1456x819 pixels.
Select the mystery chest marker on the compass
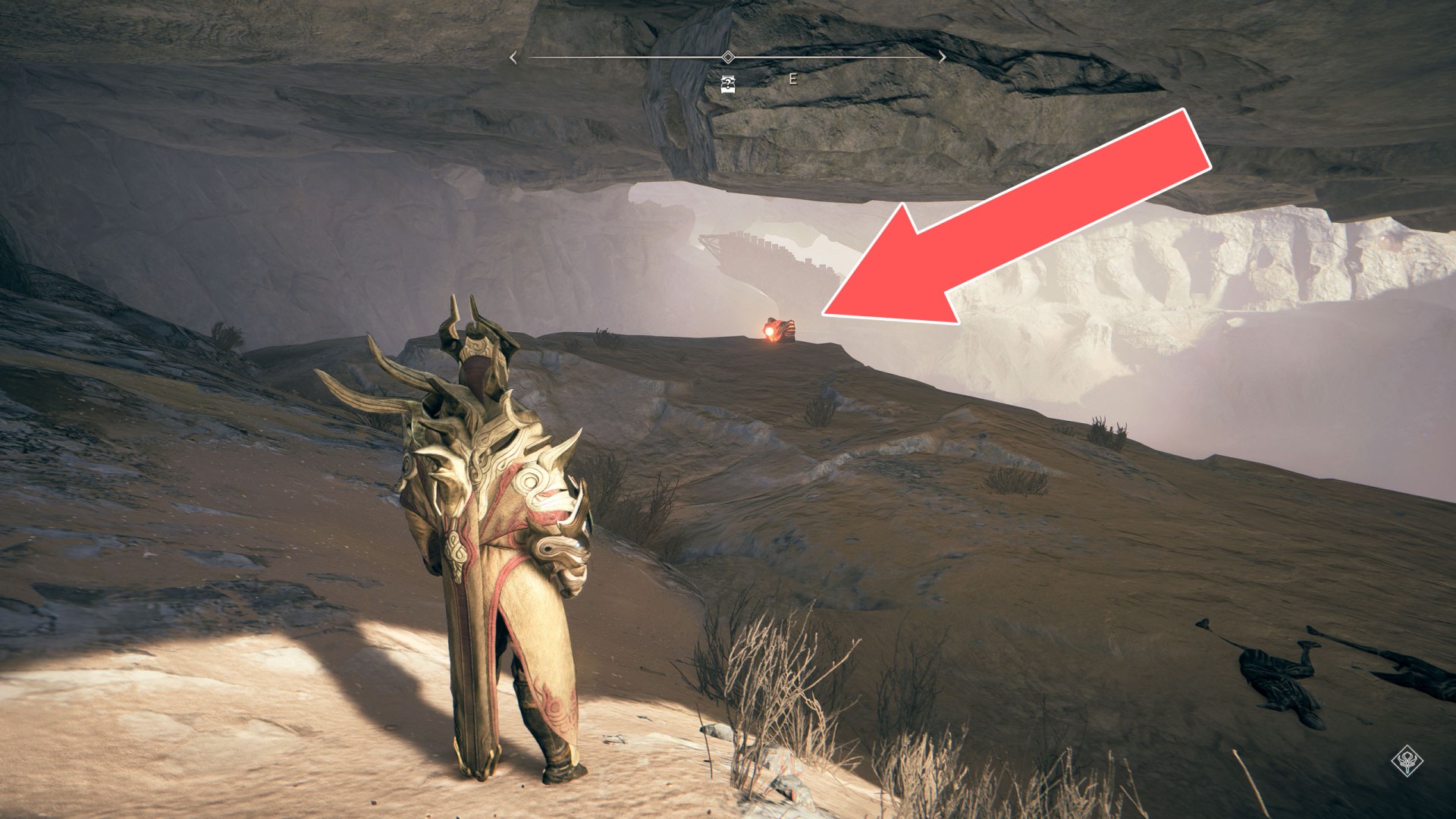(728, 84)
